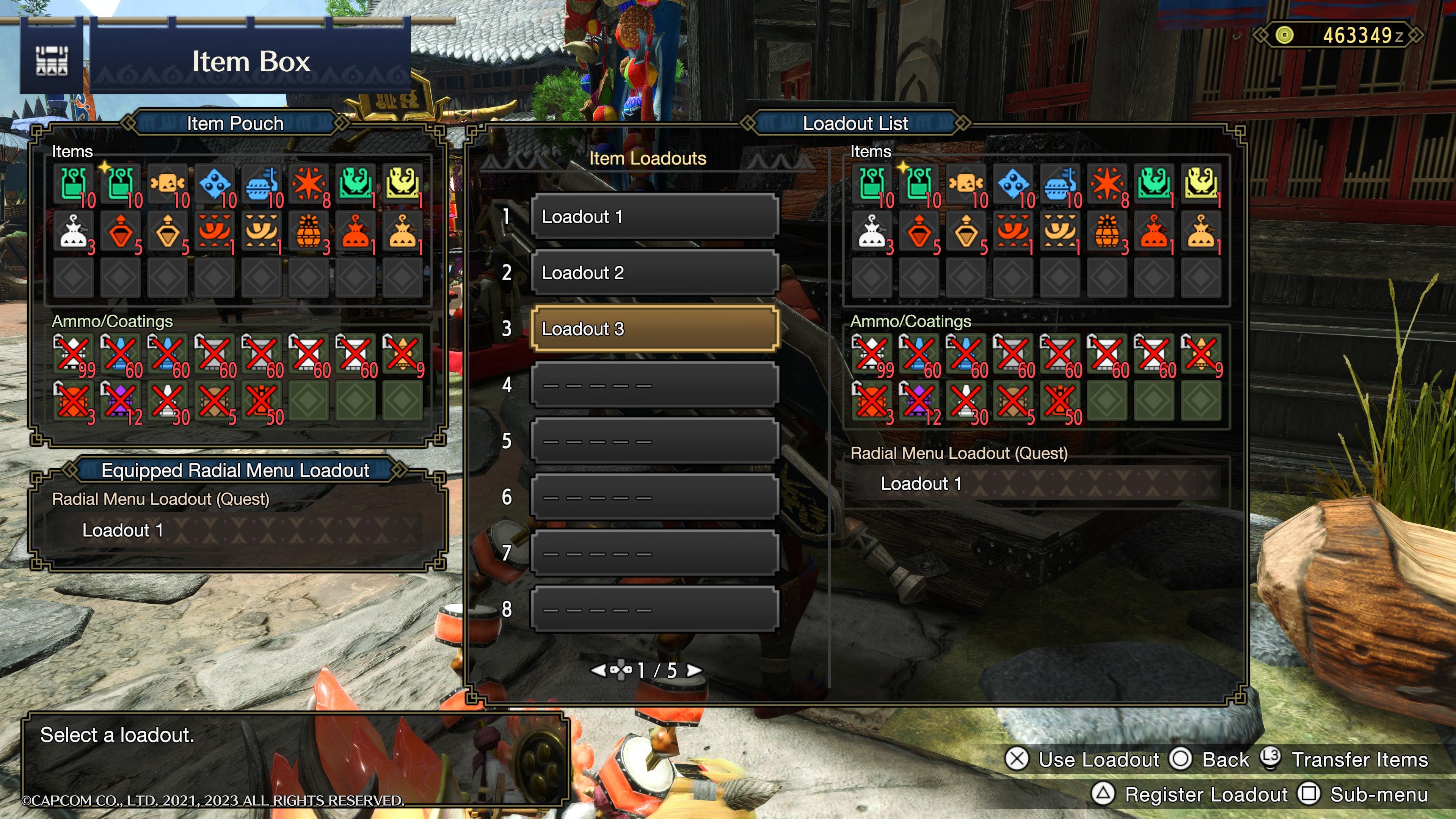This screenshot has width=1456, height=819.
Task: Select the 99-count ammo in Item Pouch
Action: pyautogui.click(x=74, y=354)
